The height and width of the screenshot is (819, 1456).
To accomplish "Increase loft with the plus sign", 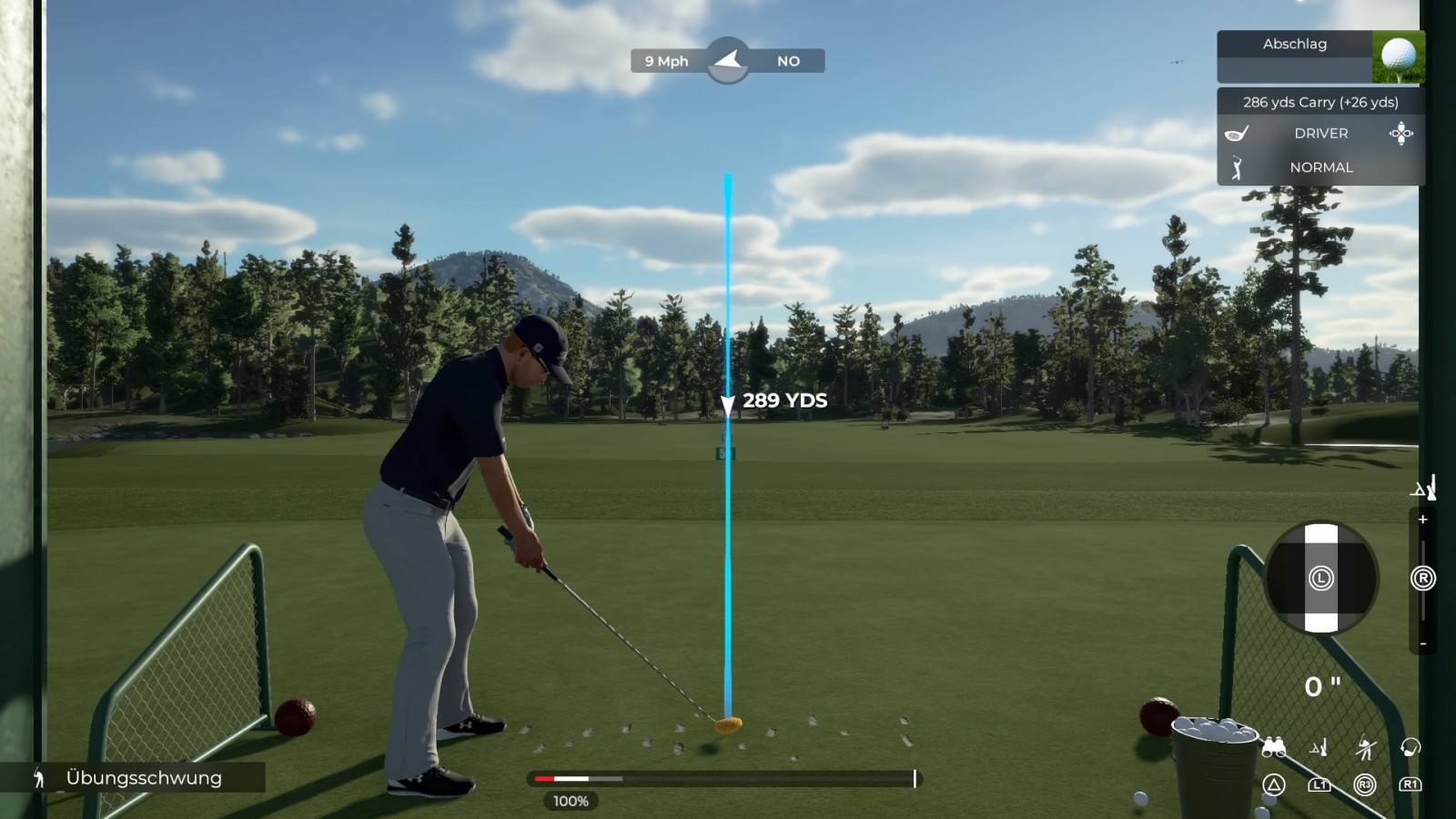I will (1422, 520).
